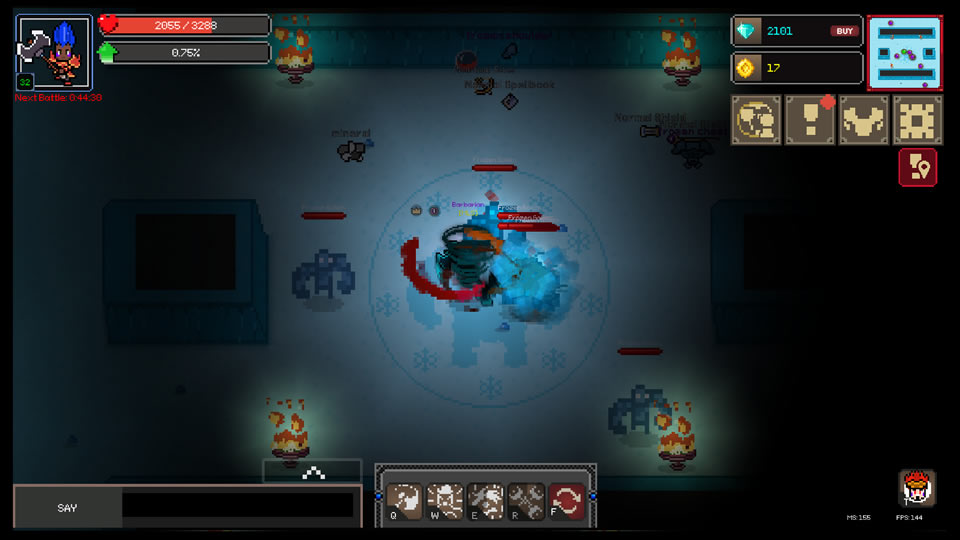Screen dimensions: 960x540
Task: Open the character portrait panel
Action: [54, 52]
